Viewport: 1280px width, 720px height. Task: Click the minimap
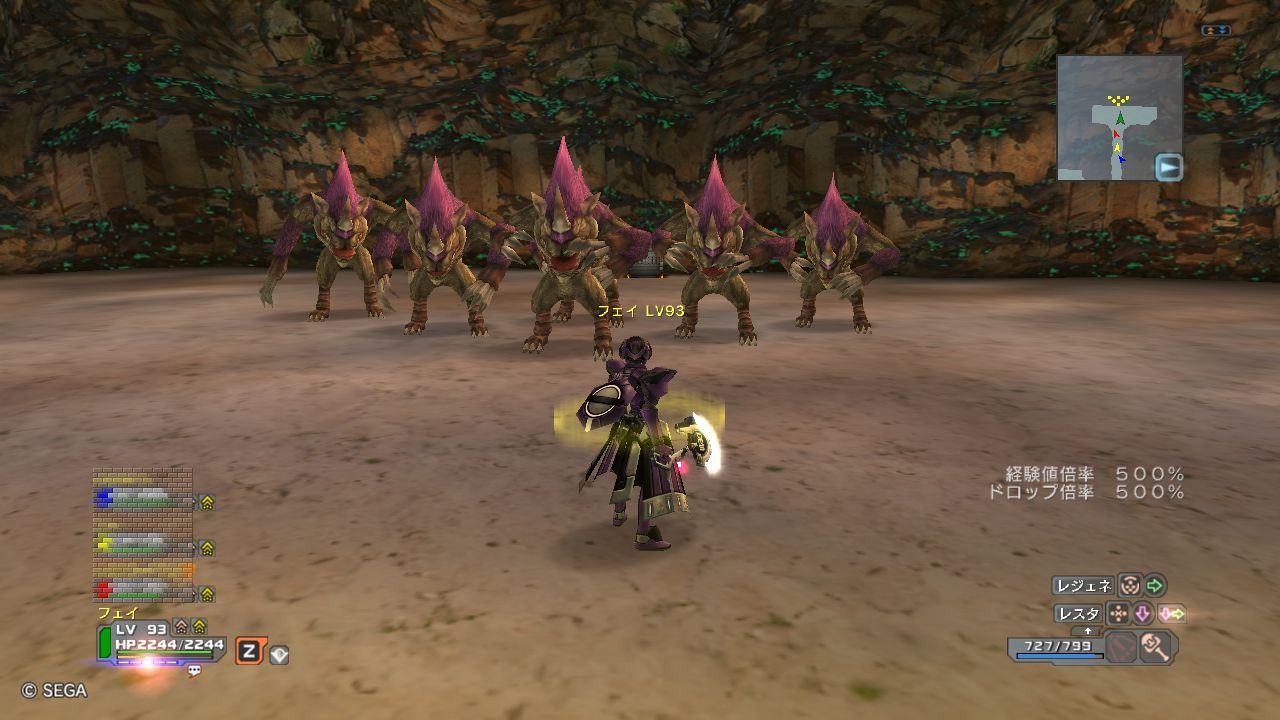(x=1119, y=117)
